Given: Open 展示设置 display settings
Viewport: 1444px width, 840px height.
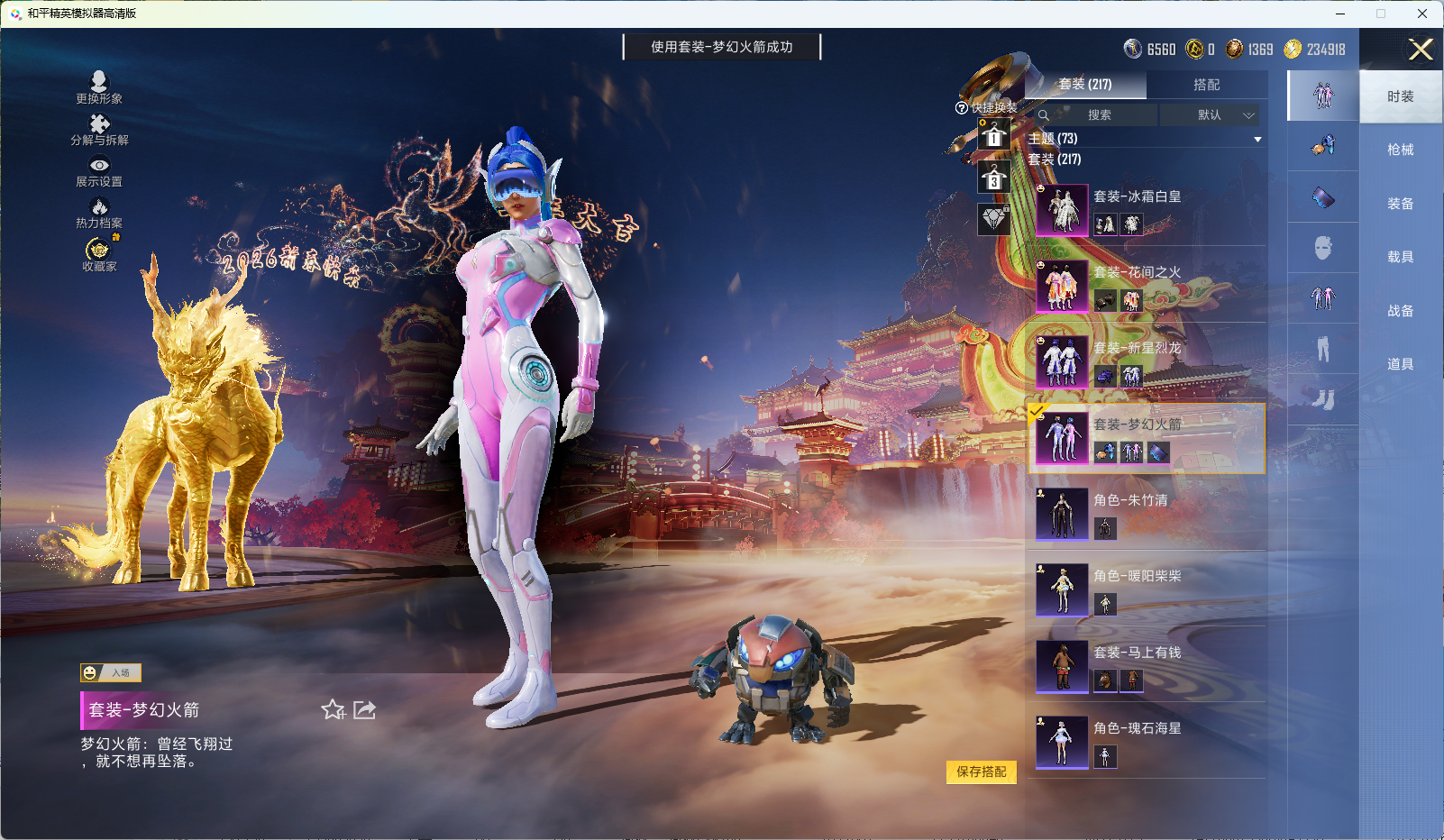Looking at the screenshot, I should pos(99,171).
